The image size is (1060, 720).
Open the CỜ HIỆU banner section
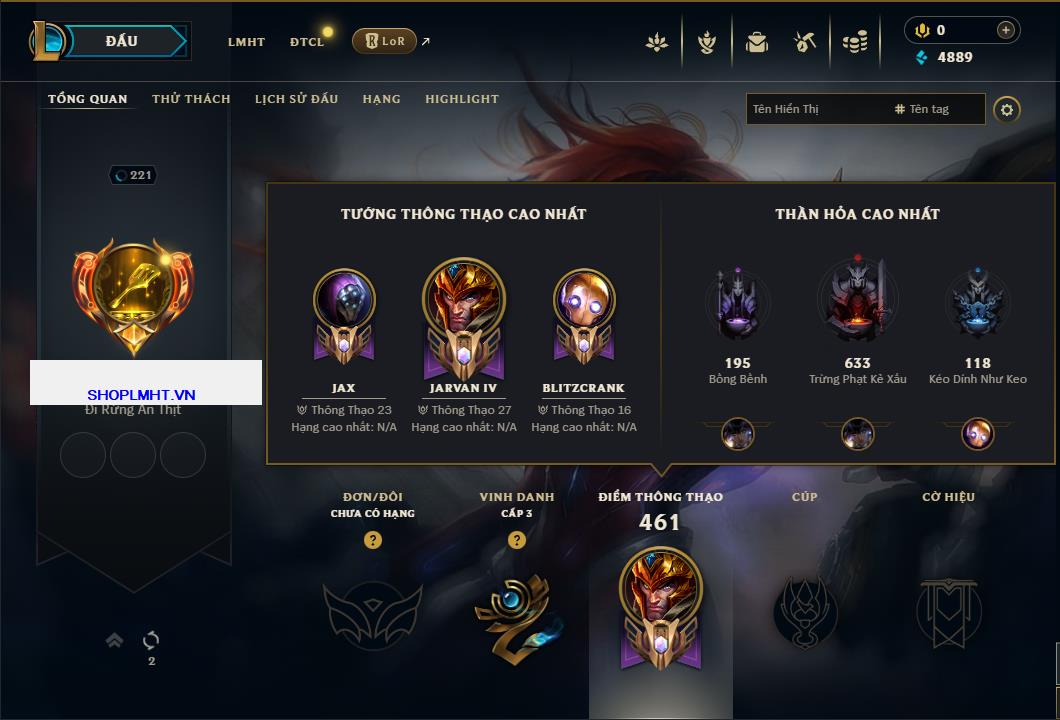948,610
